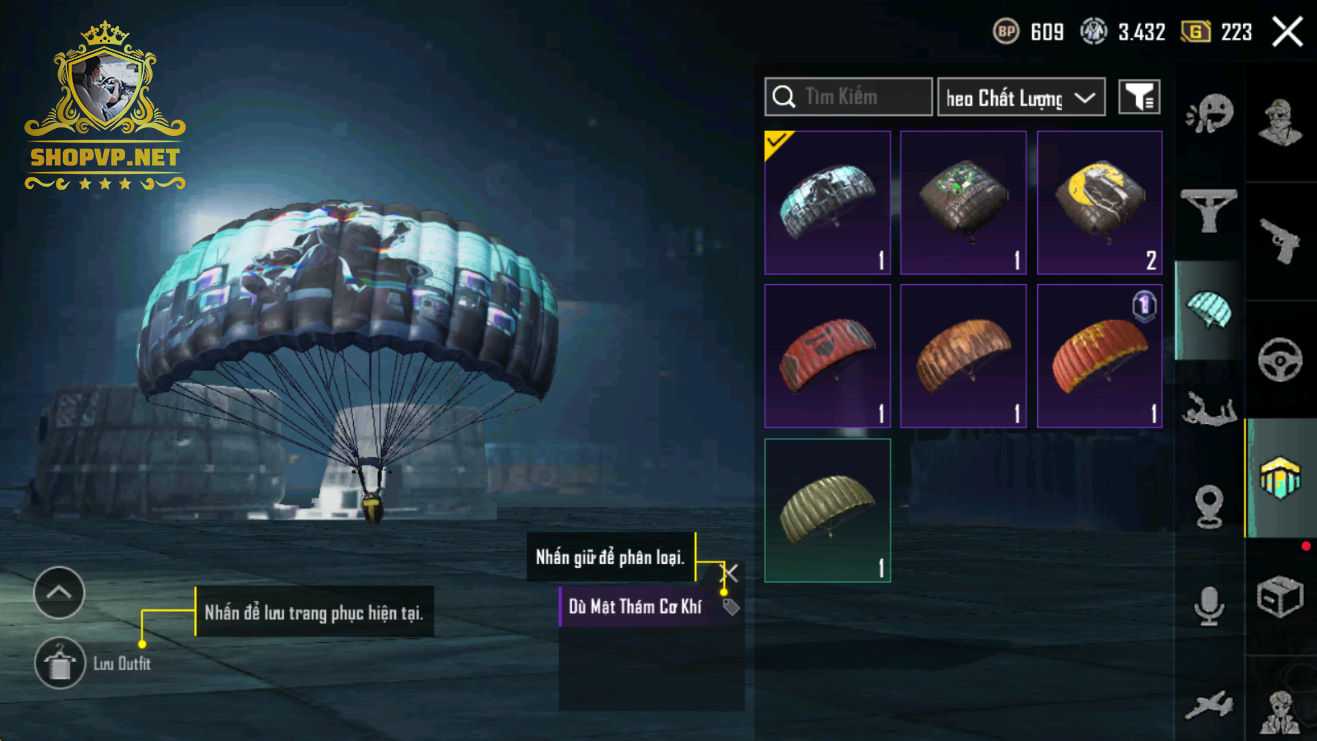The width and height of the screenshot is (1317, 741).
Task: Select the olive green default parachute
Action: [x=827, y=510]
